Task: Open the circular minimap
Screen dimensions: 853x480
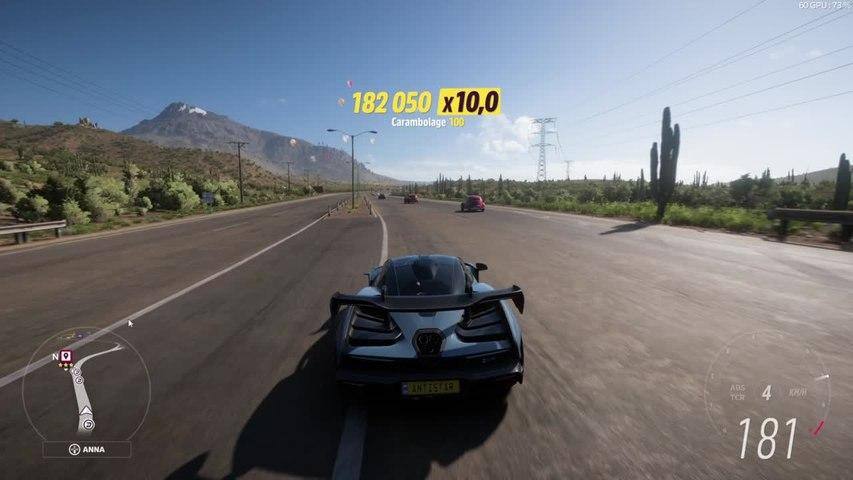Action: tap(86, 385)
